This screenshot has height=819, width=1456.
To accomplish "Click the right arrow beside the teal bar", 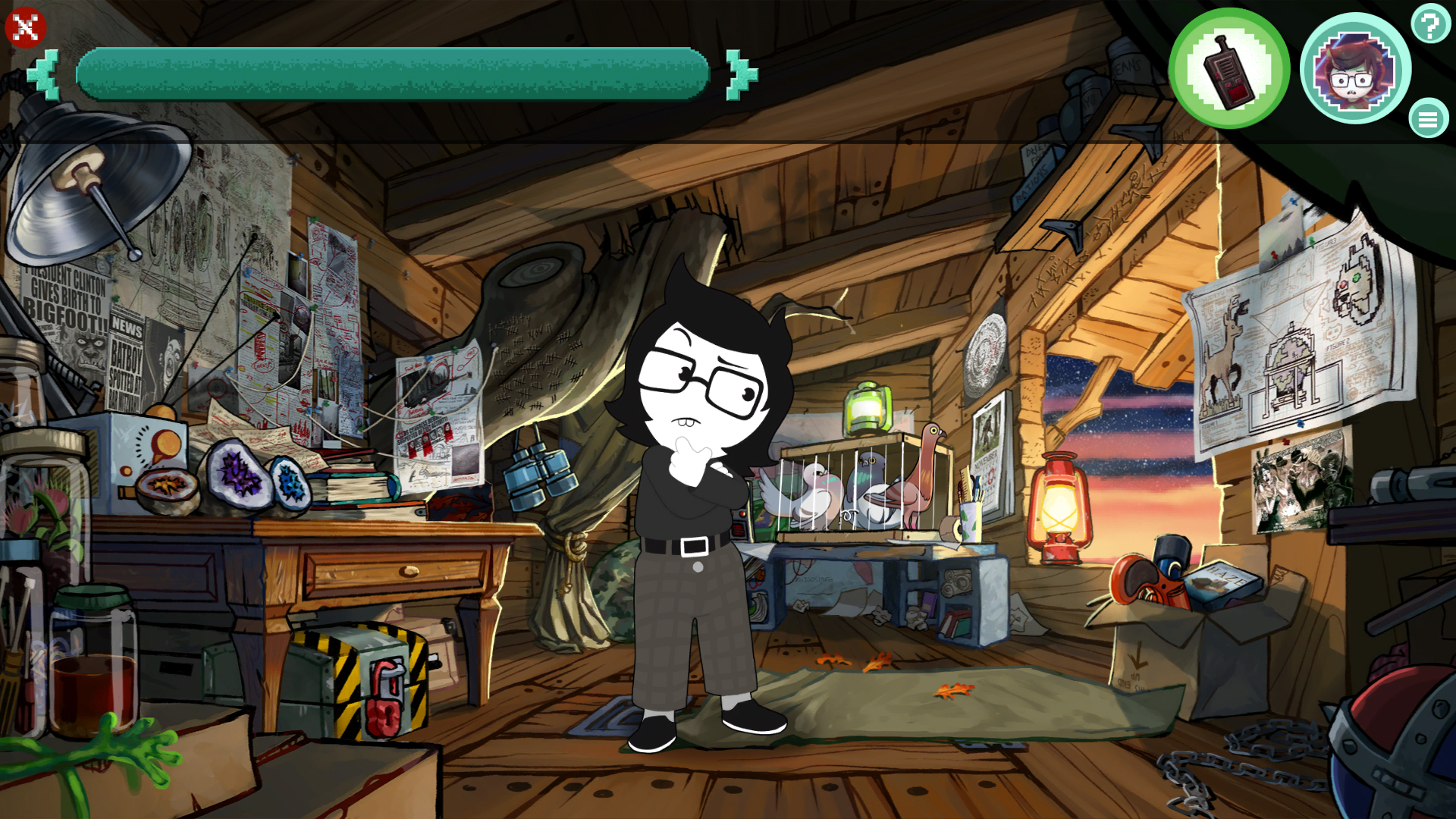I will [741, 74].
